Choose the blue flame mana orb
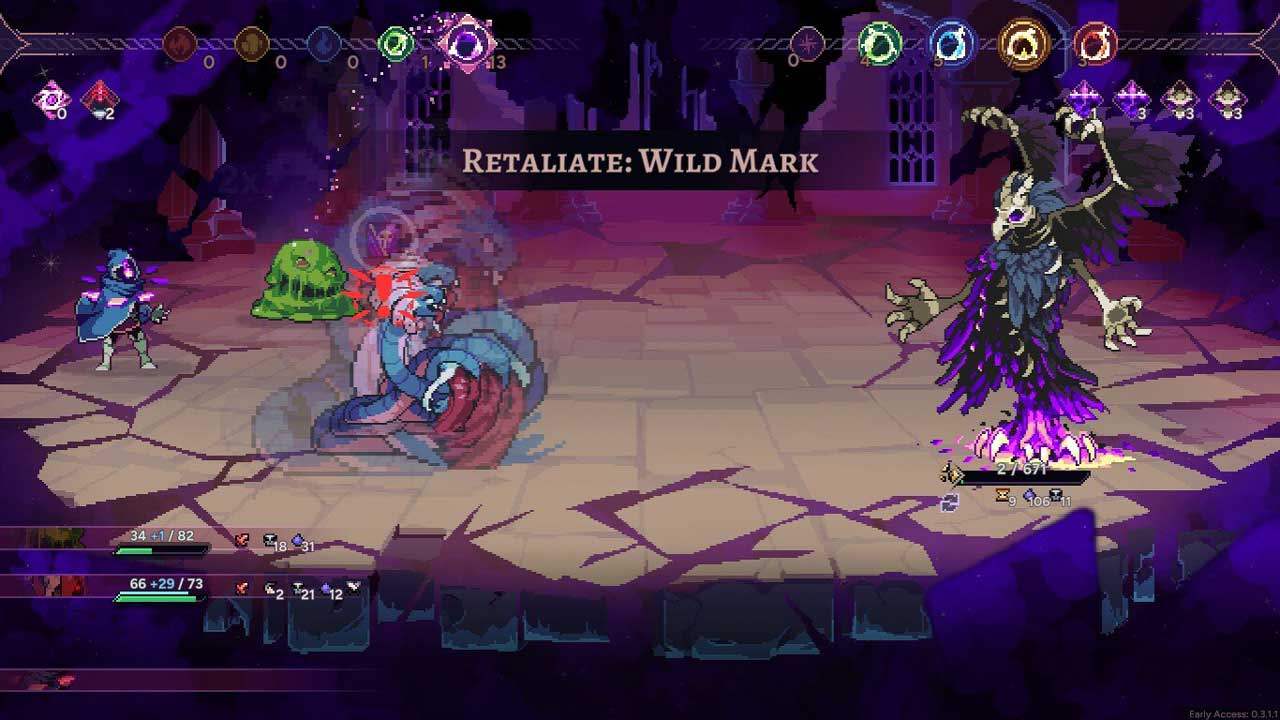 [324, 44]
